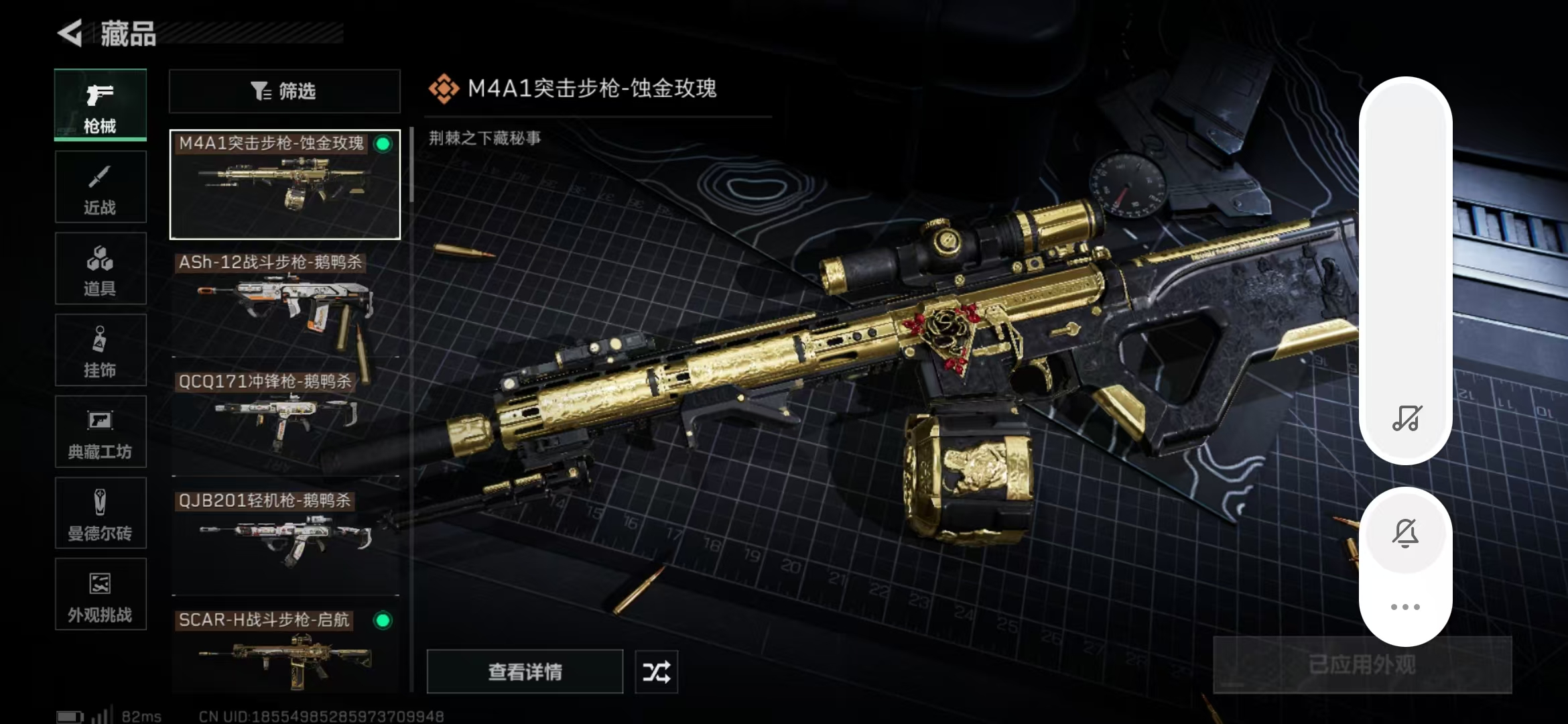Screen dimensions: 1568x724
Task: Click the 已应用外观 applied appearance button
Action: click(x=1362, y=665)
